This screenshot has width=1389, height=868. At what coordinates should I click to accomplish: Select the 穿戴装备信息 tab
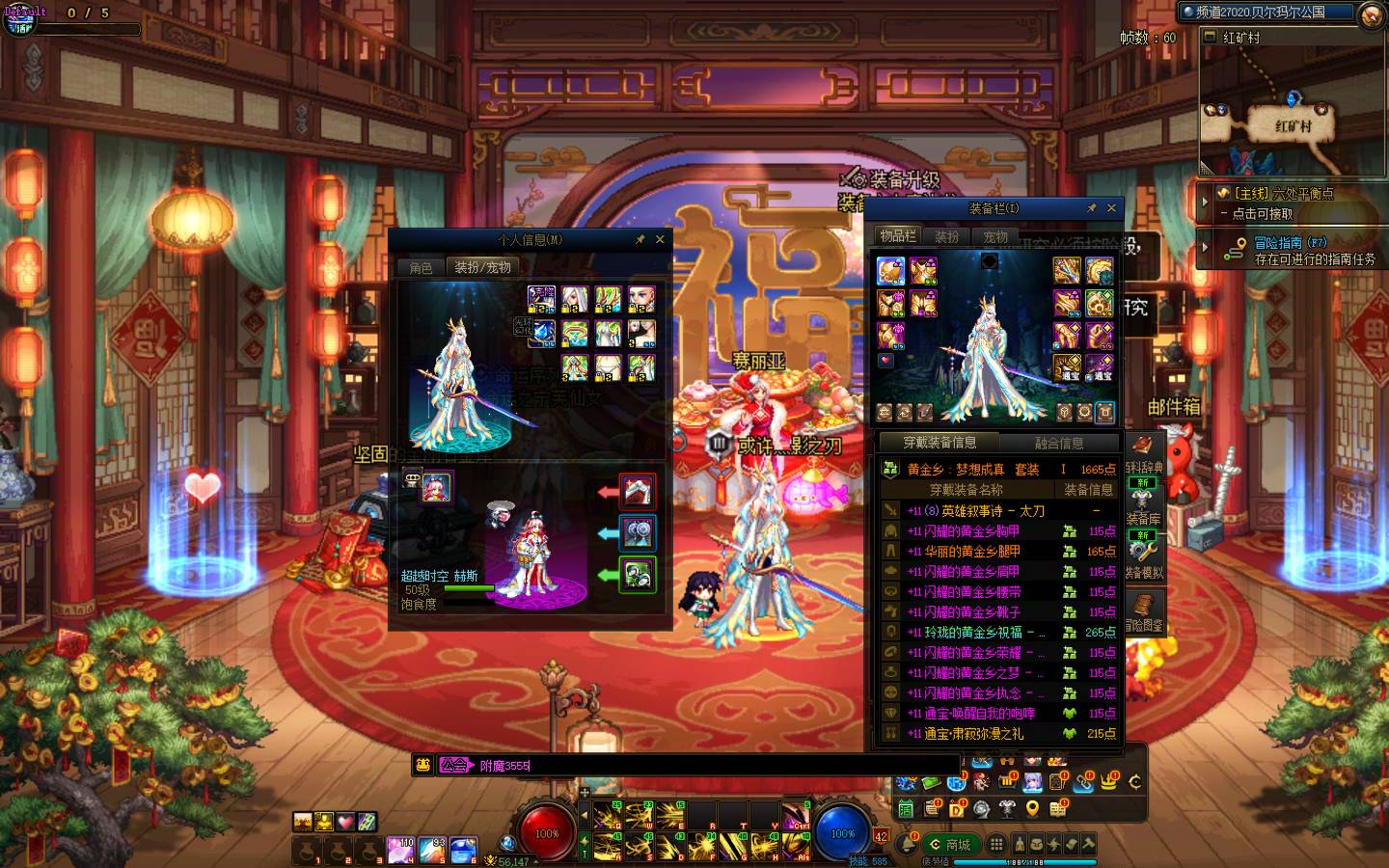(940, 443)
